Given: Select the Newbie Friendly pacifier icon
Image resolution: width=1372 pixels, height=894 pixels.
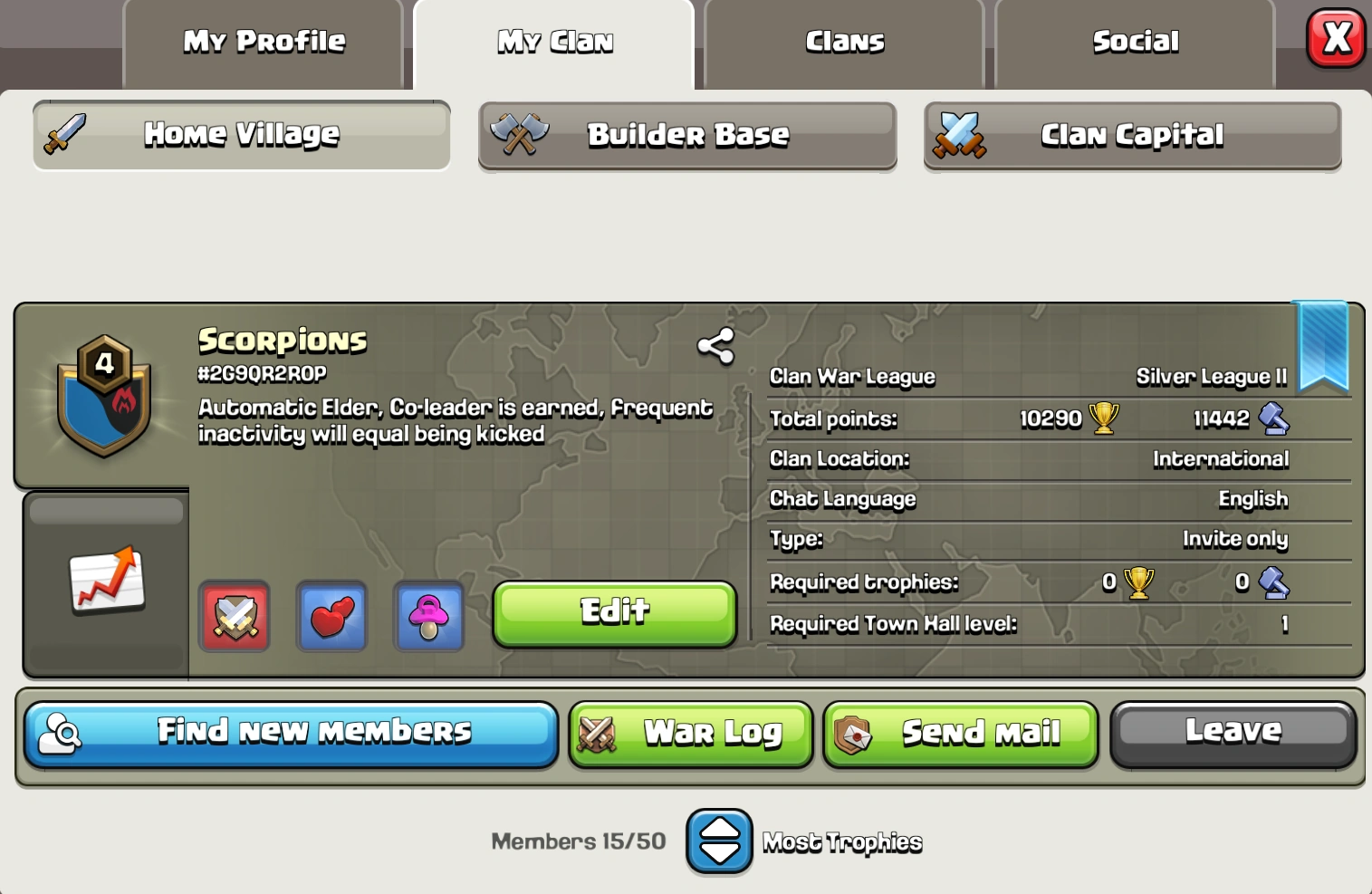Looking at the screenshot, I should pos(428,617).
